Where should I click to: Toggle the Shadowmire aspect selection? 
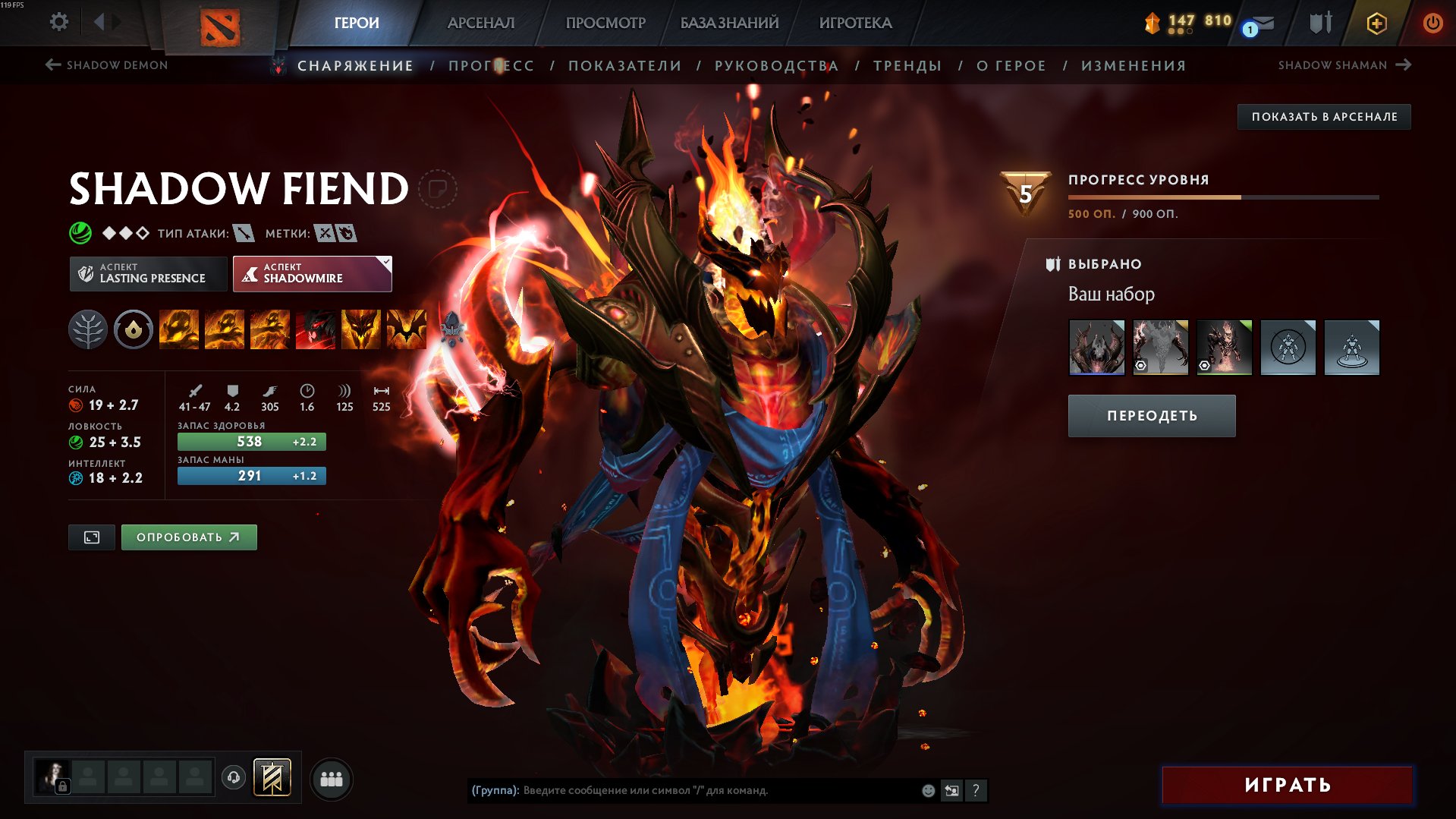pyautogui.click(x=311, y=273)
